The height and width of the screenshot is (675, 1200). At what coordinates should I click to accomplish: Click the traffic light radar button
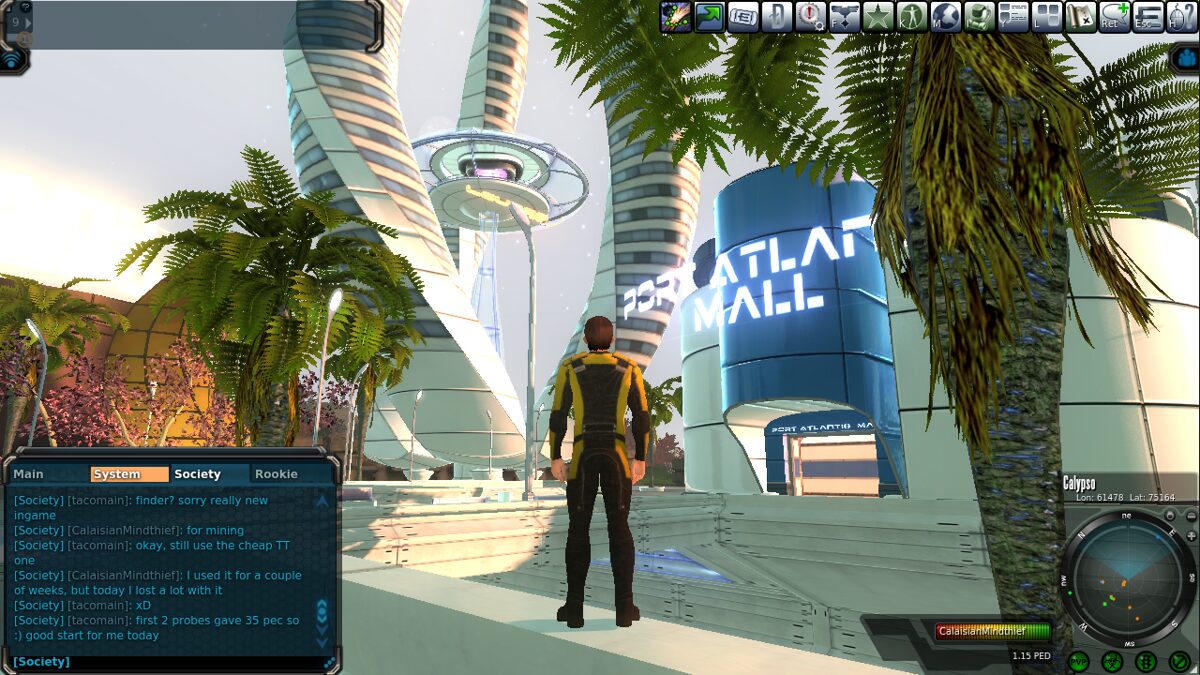(x=1146, y=661)
